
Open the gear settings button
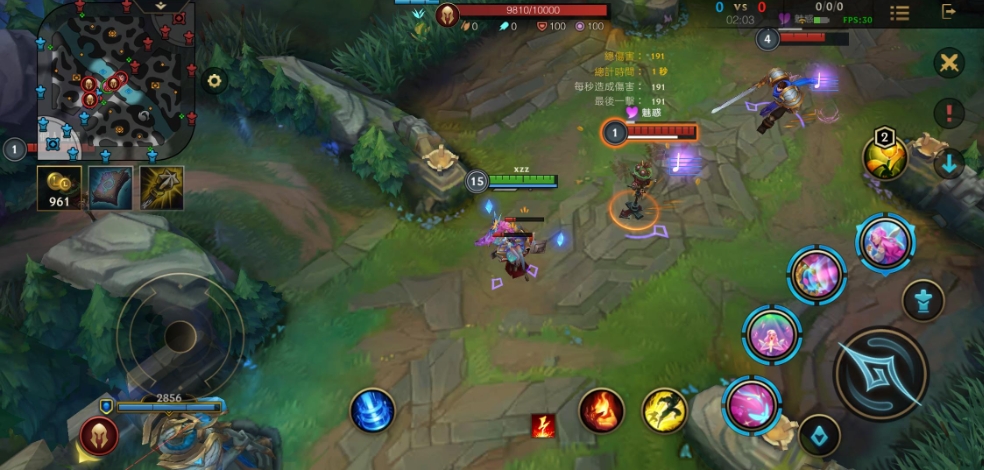coord(214,81)
